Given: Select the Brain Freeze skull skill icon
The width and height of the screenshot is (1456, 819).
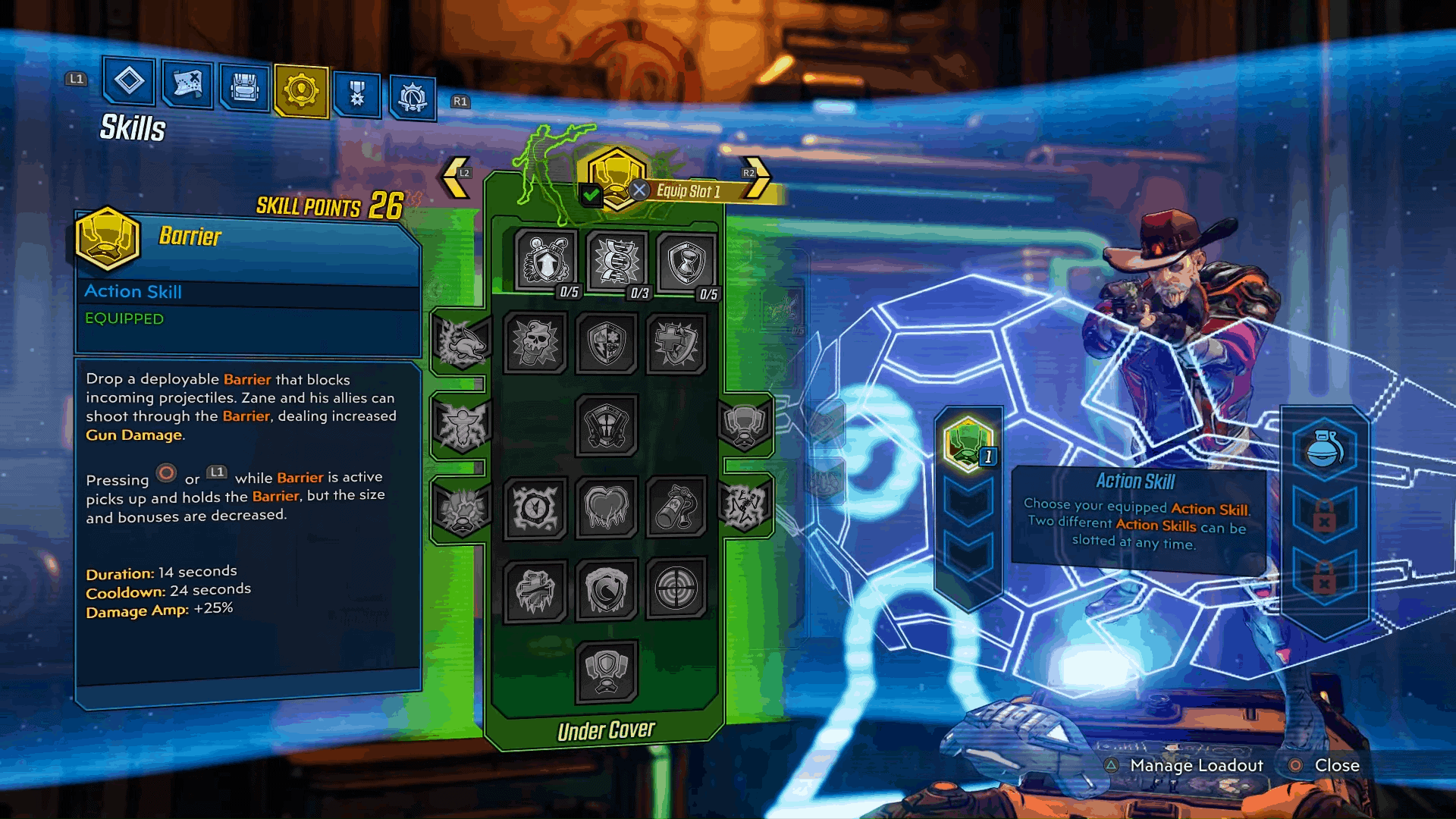Looking at the screenshot, I should click(535, 345).
